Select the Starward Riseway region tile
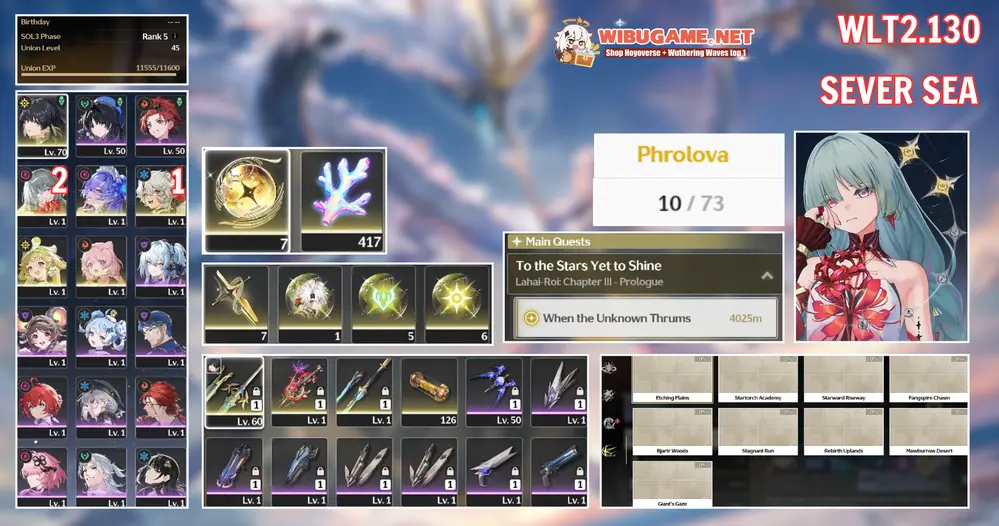999x526 pixels. coord(841,379)
